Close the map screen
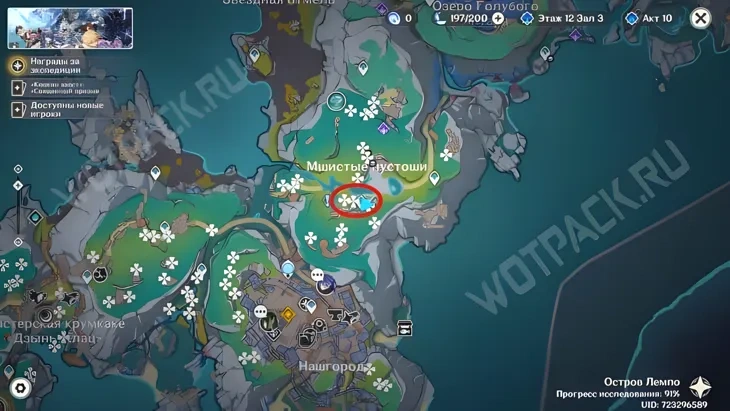This screenshot has width=730, height=411. click(701, 18)
